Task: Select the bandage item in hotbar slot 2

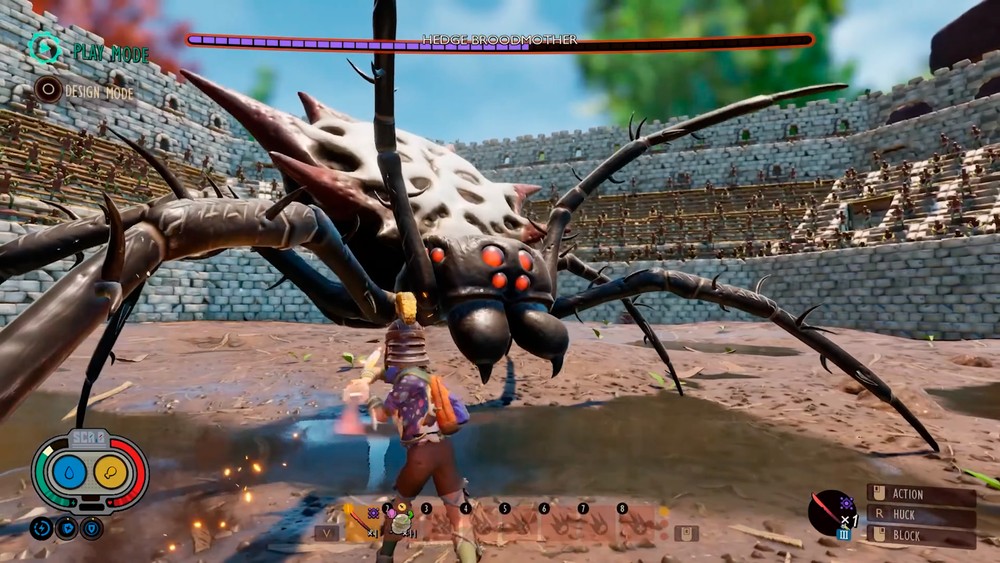Action: tap(401, 522)
